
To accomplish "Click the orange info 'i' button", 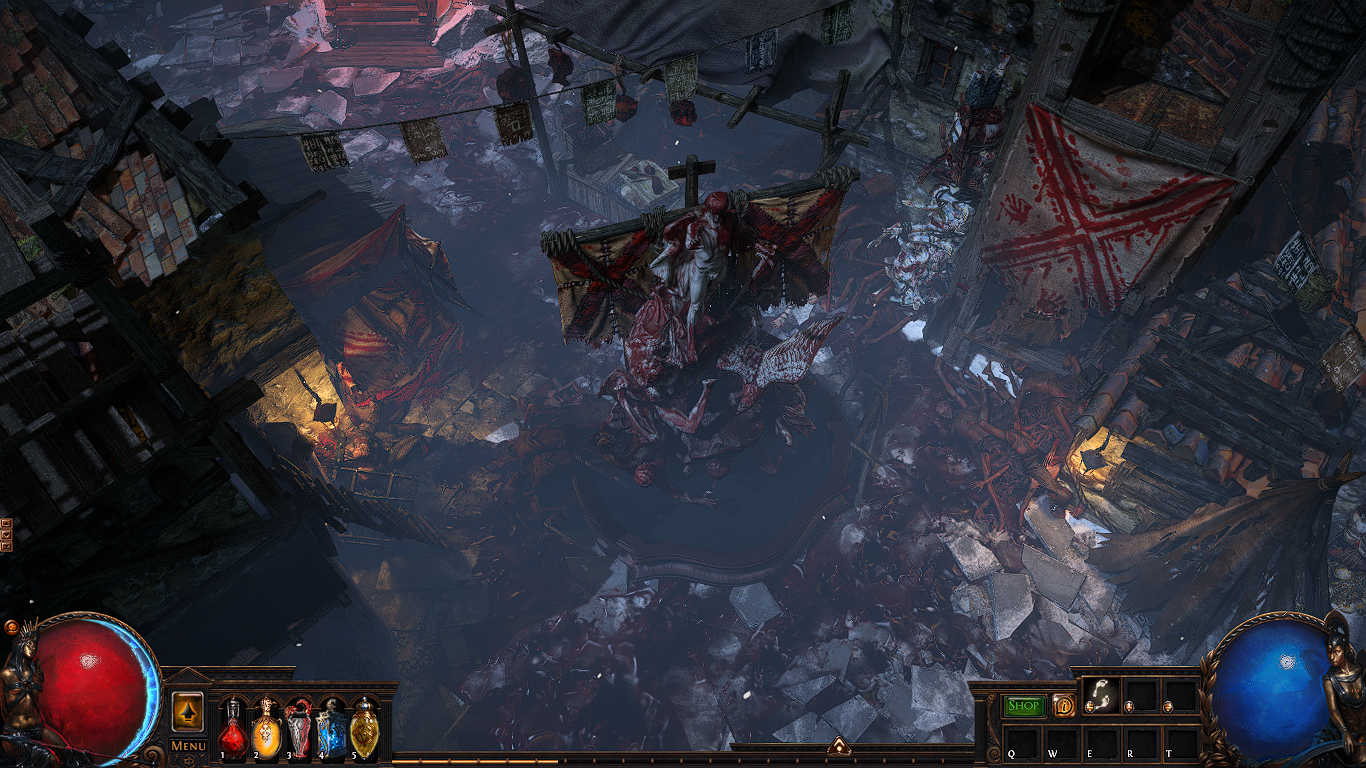I will (1062, 705).
